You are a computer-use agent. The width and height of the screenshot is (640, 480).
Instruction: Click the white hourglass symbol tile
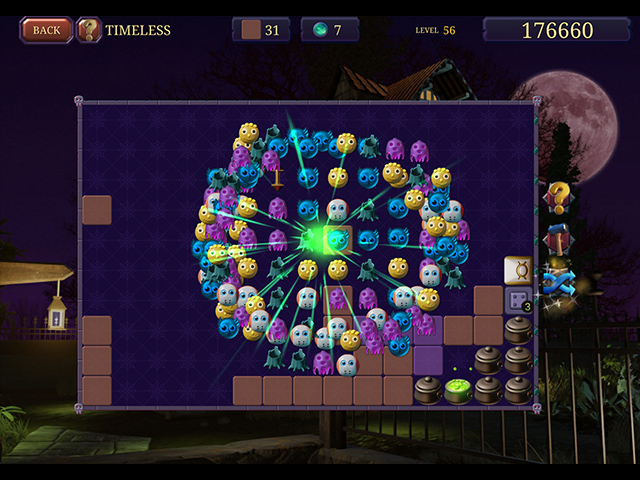[518, 270]
